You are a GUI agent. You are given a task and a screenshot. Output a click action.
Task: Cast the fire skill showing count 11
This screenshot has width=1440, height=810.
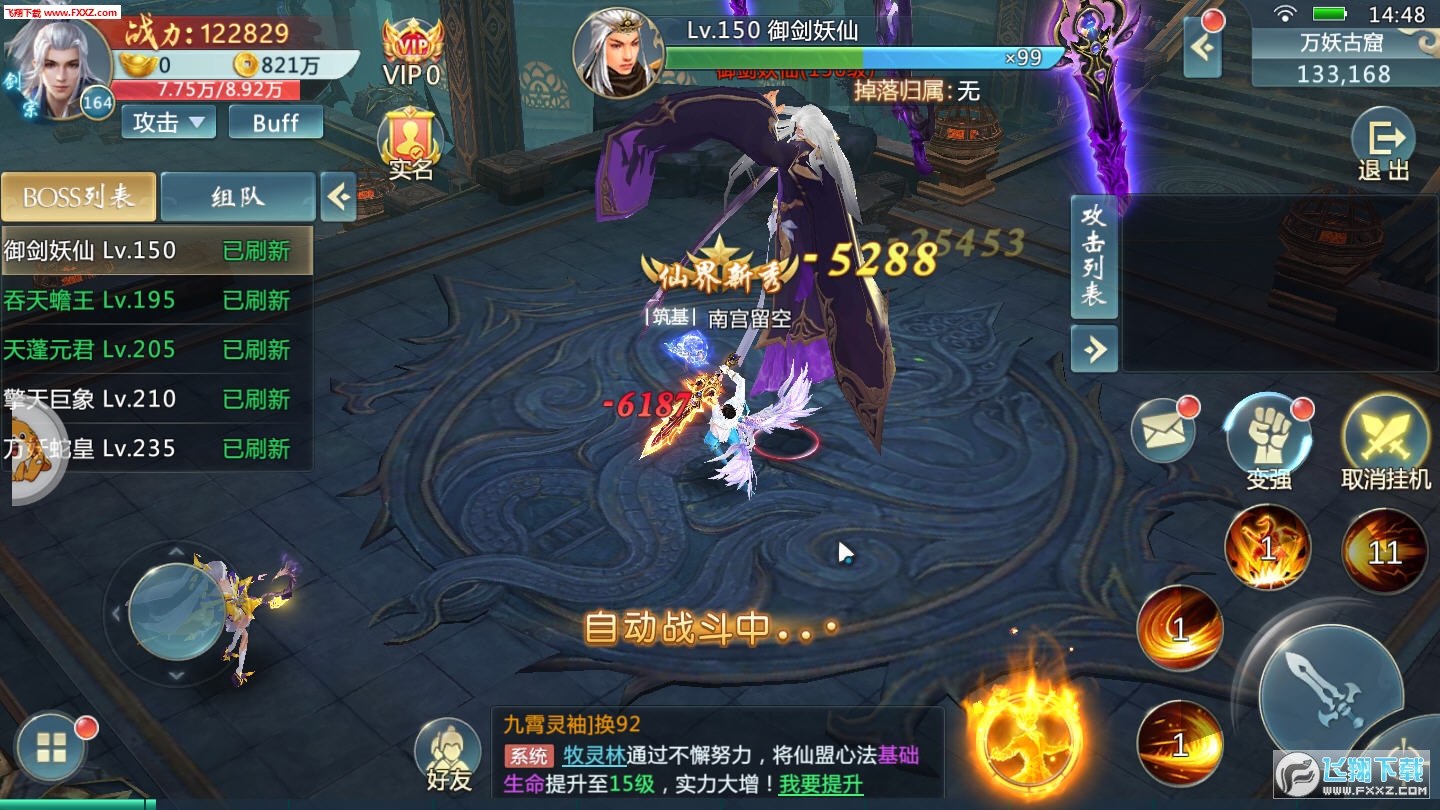tap(1383, 551)
